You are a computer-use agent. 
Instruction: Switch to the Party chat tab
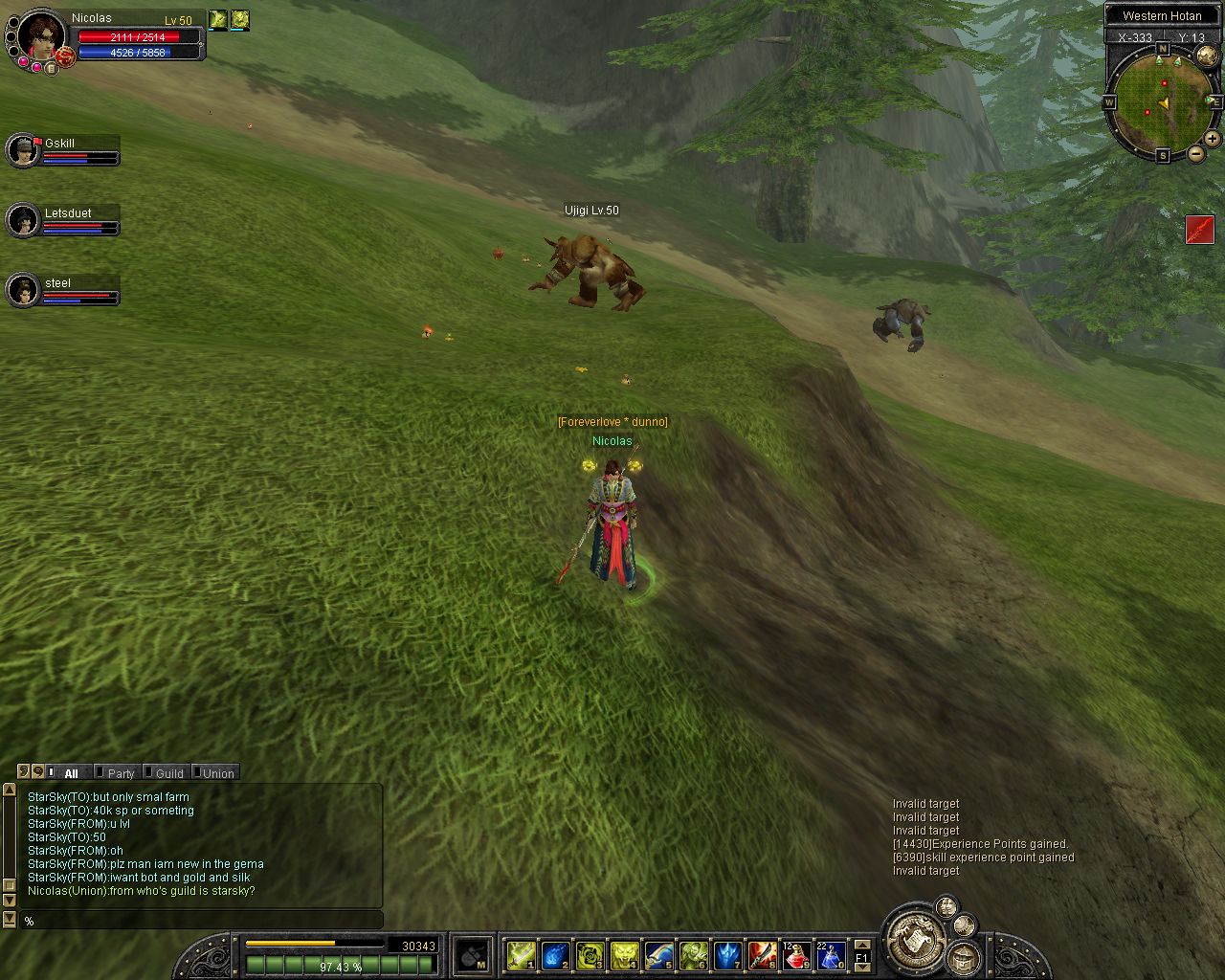[x=120, y=773]
